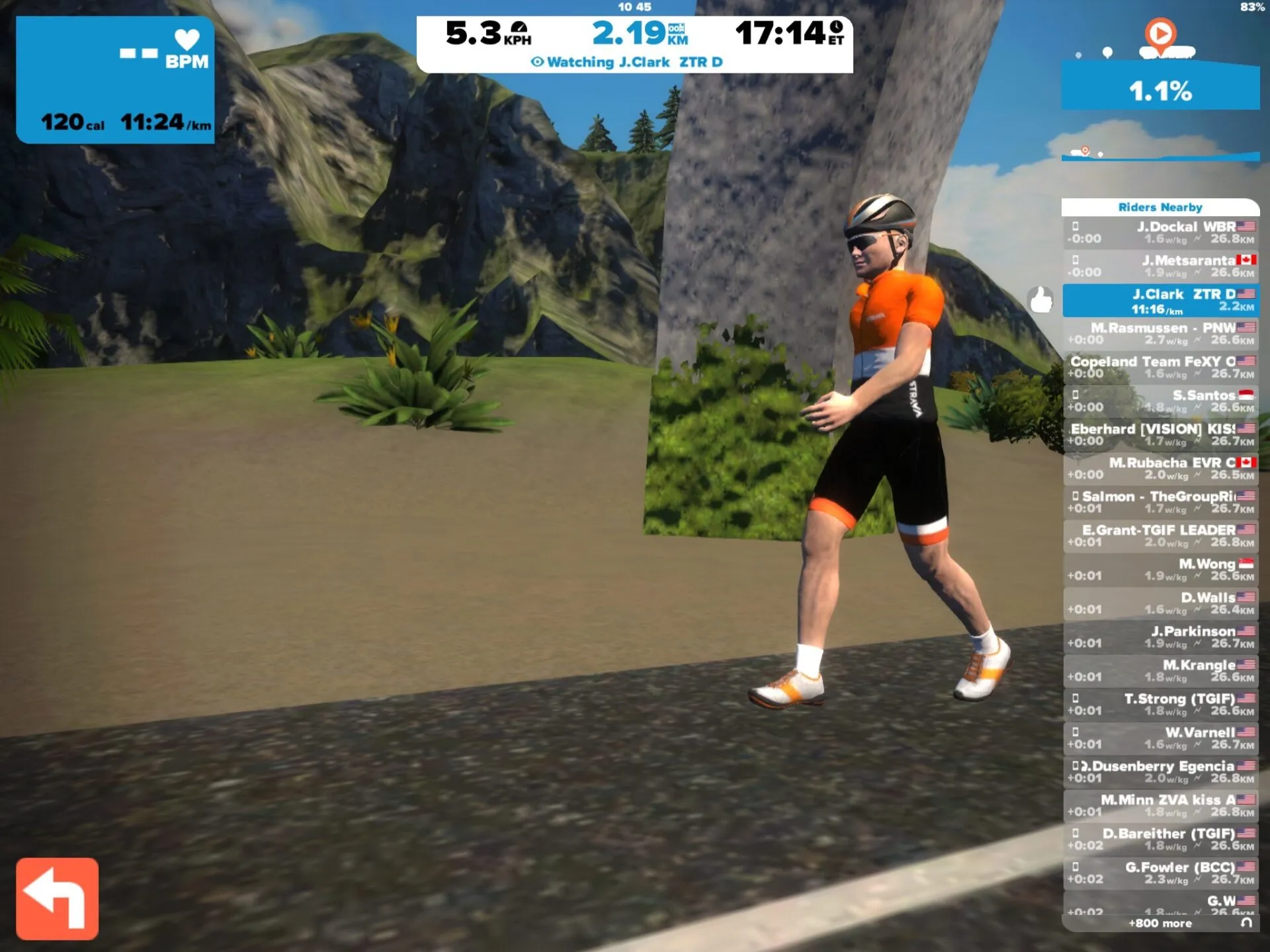This screenshot has width=1270, height=952.
Task: Select the highlighted J.Clark ZTR D rider entry
Action: coord(1160,301)
